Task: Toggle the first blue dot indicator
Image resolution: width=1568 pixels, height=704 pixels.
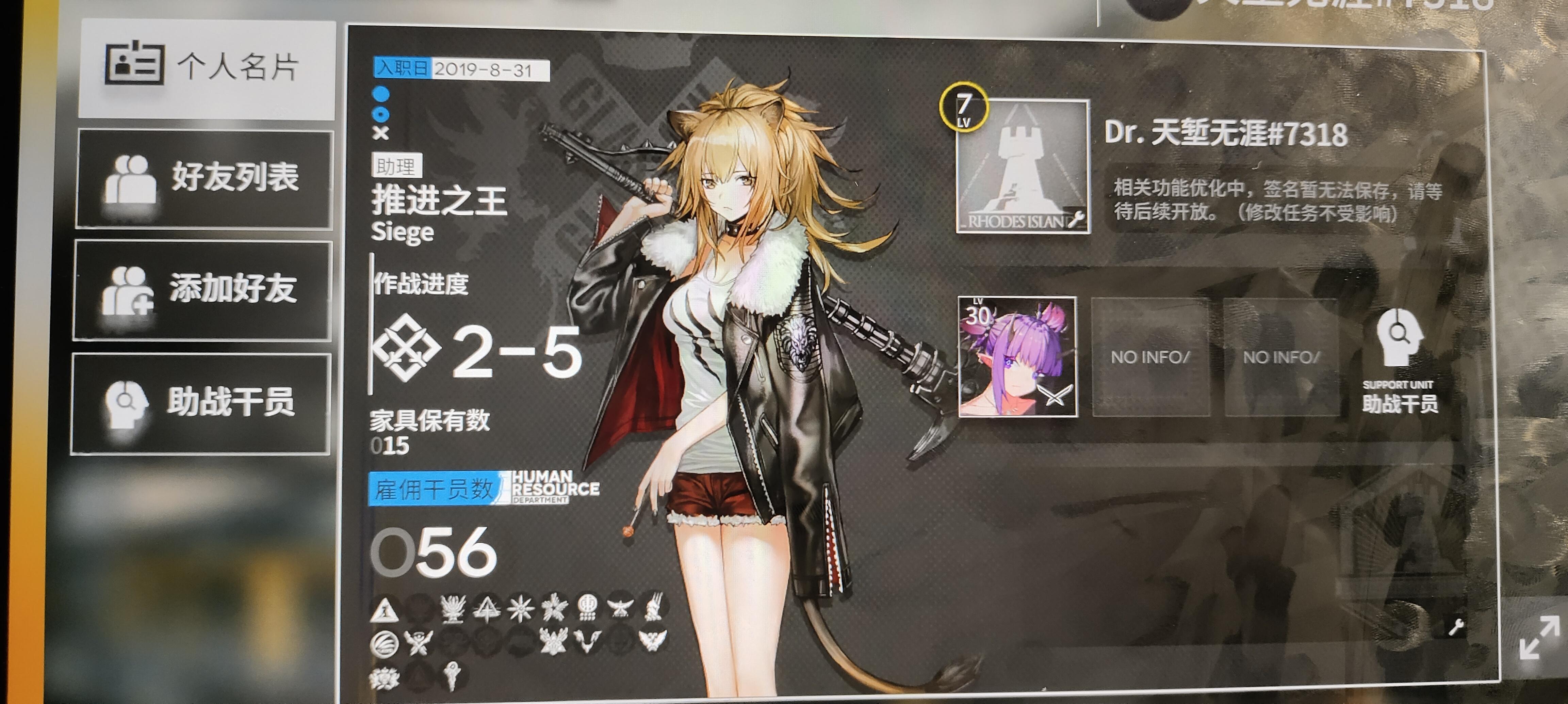Action: click(x=380, y=94)
